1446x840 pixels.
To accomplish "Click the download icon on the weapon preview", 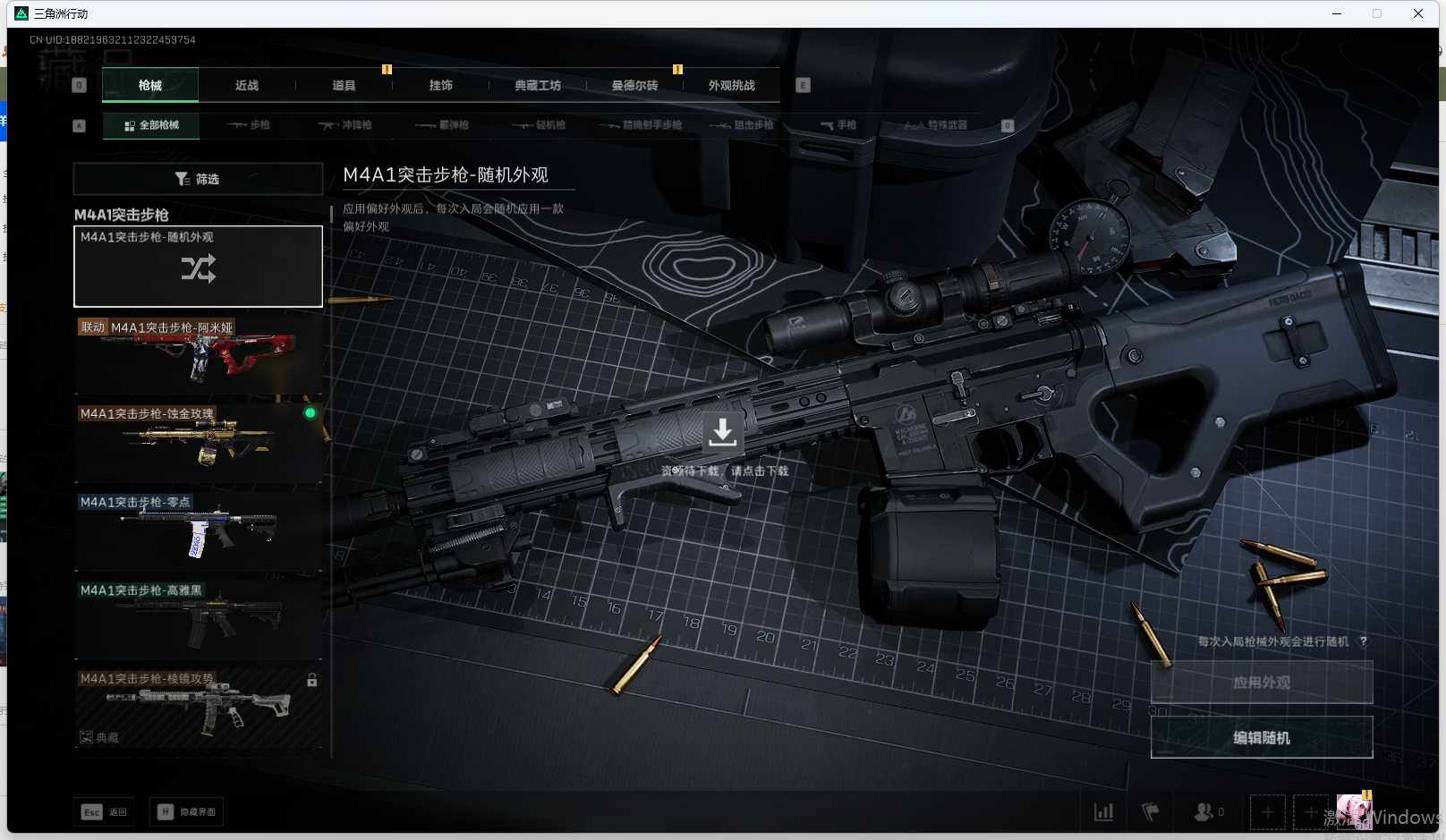I will click(722, 432).
